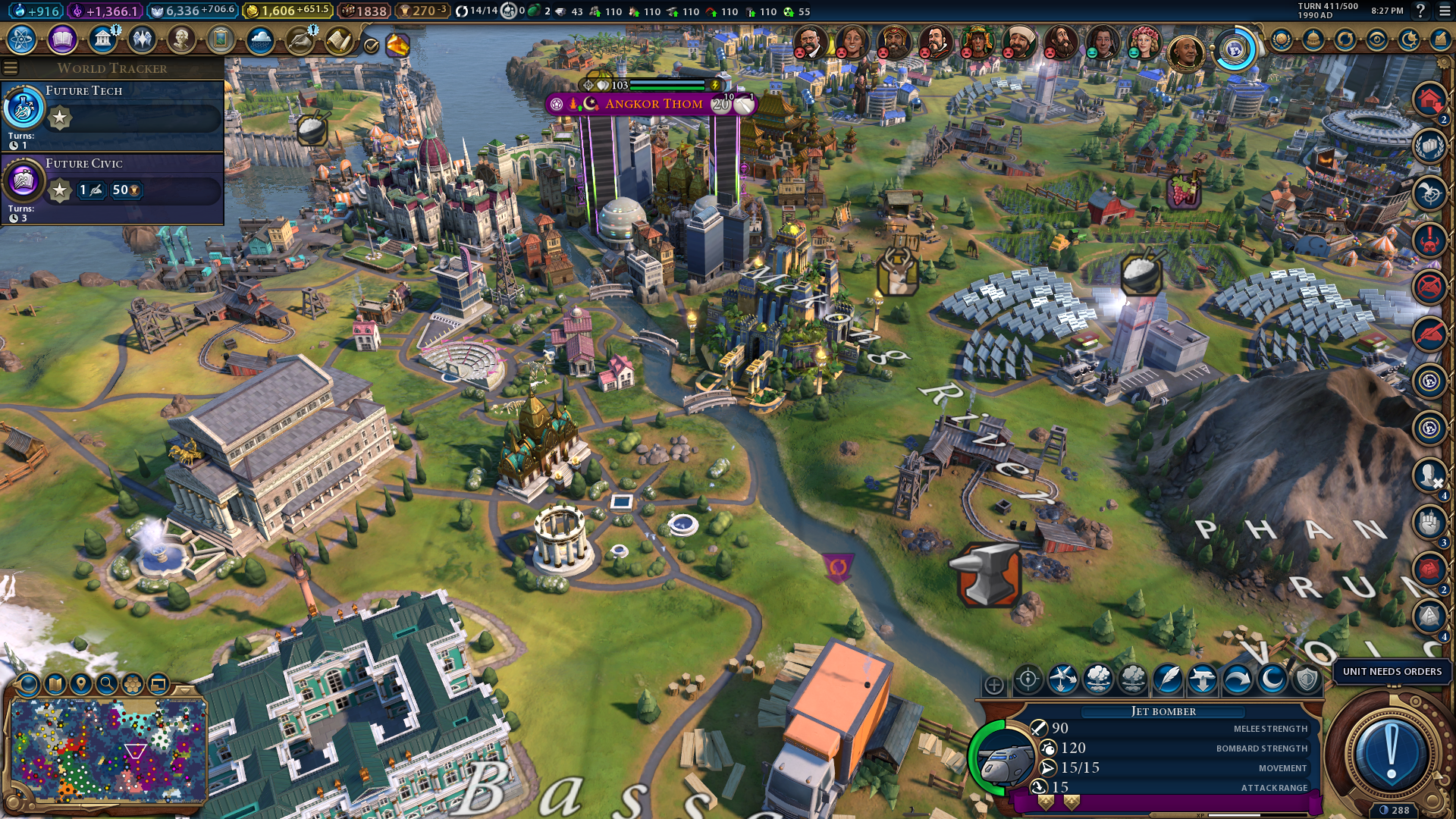Choose the jet bomber's WMD strike icon
1456x819 pixels.
(1098, 679)
